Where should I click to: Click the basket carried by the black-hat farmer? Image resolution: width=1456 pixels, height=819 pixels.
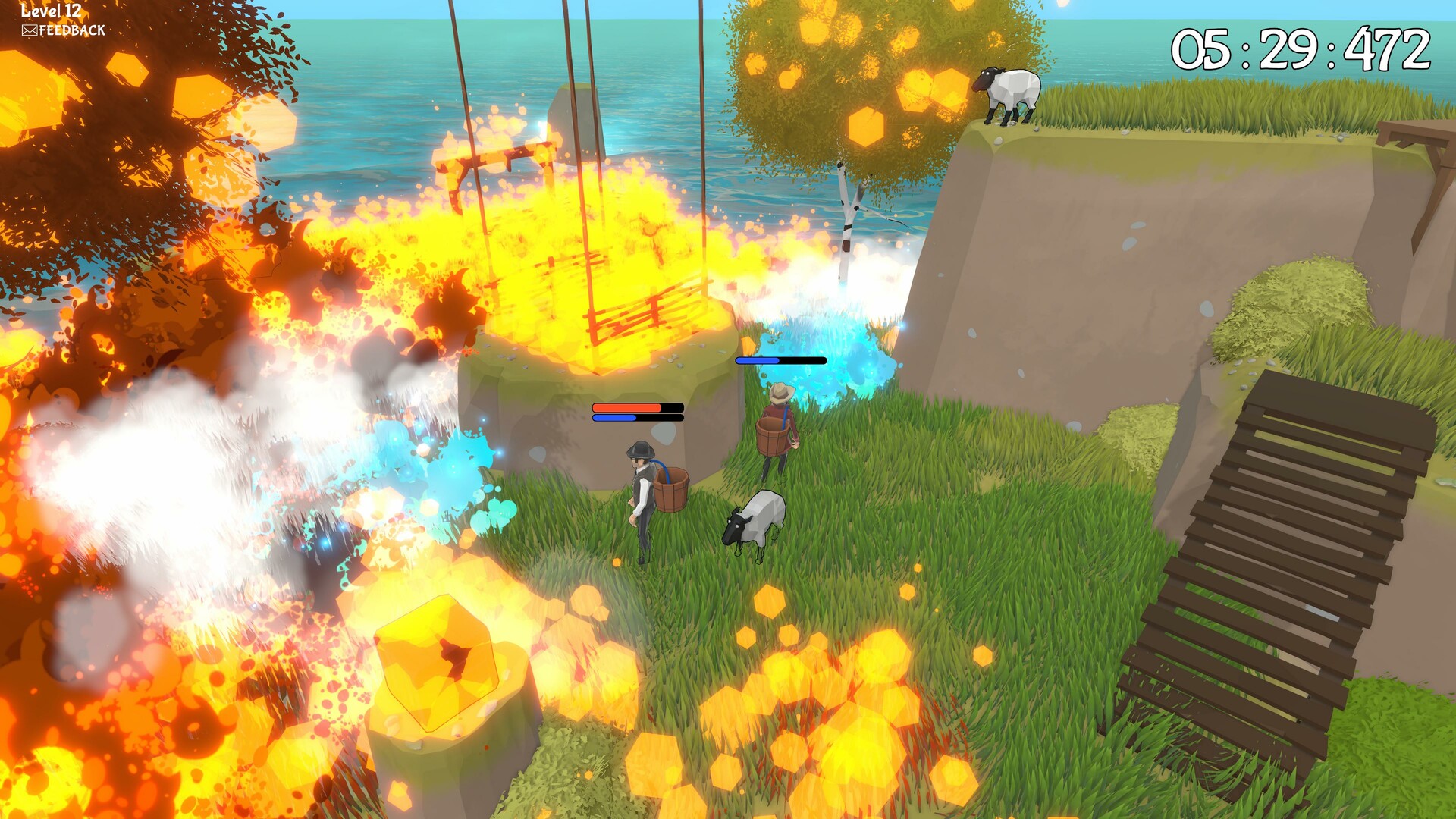pos(673,489)
